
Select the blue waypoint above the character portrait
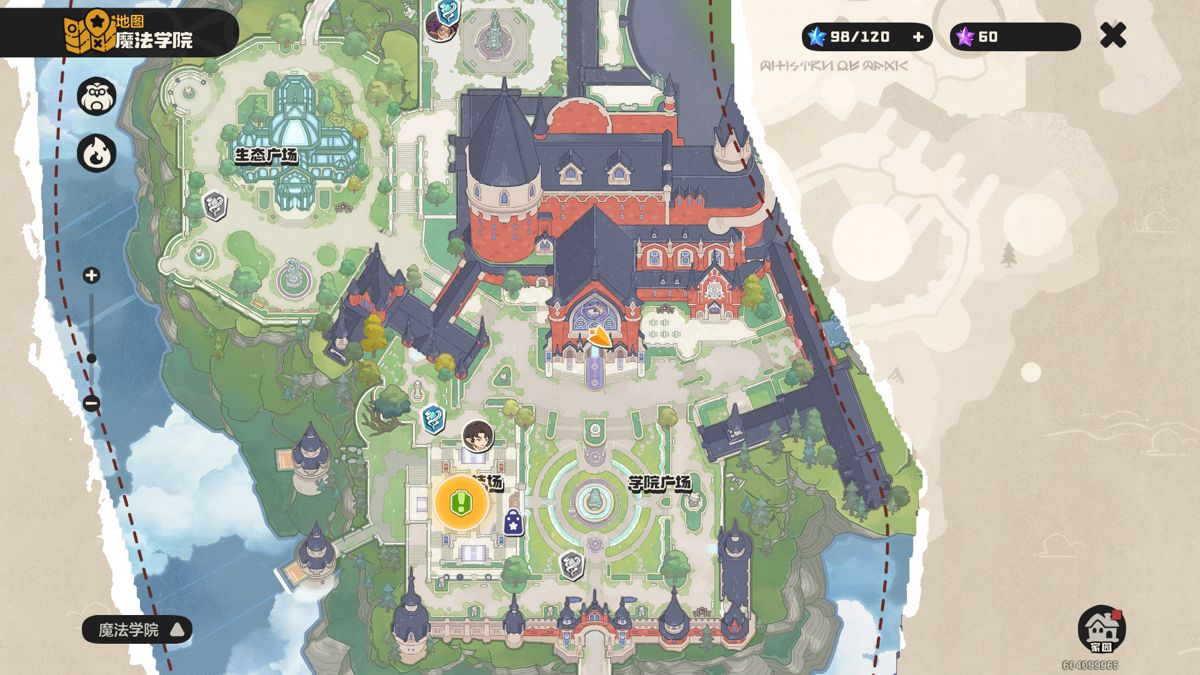(433, 417)
